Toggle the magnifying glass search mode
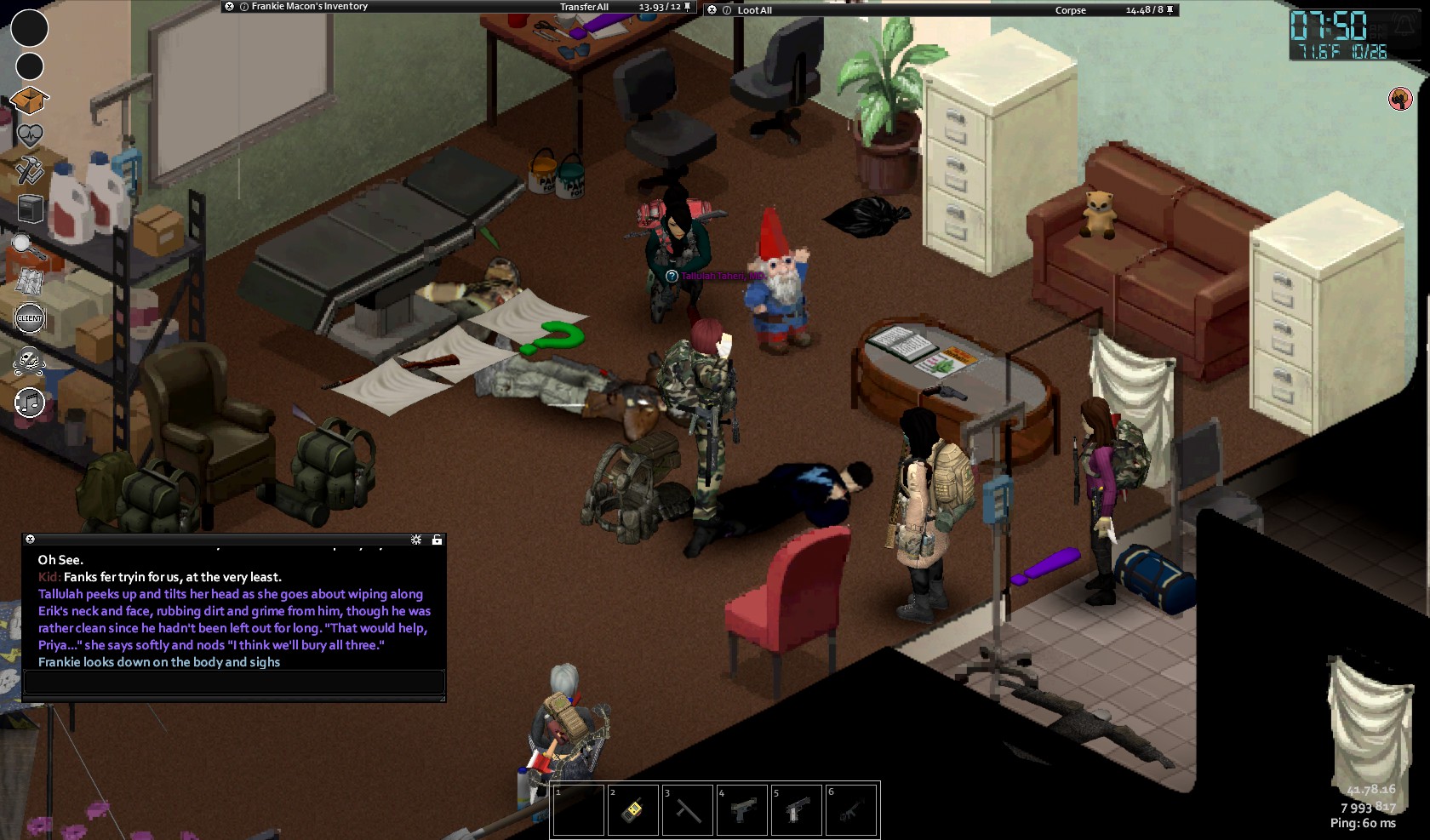 pyautogui.click(x=27, y=246)
